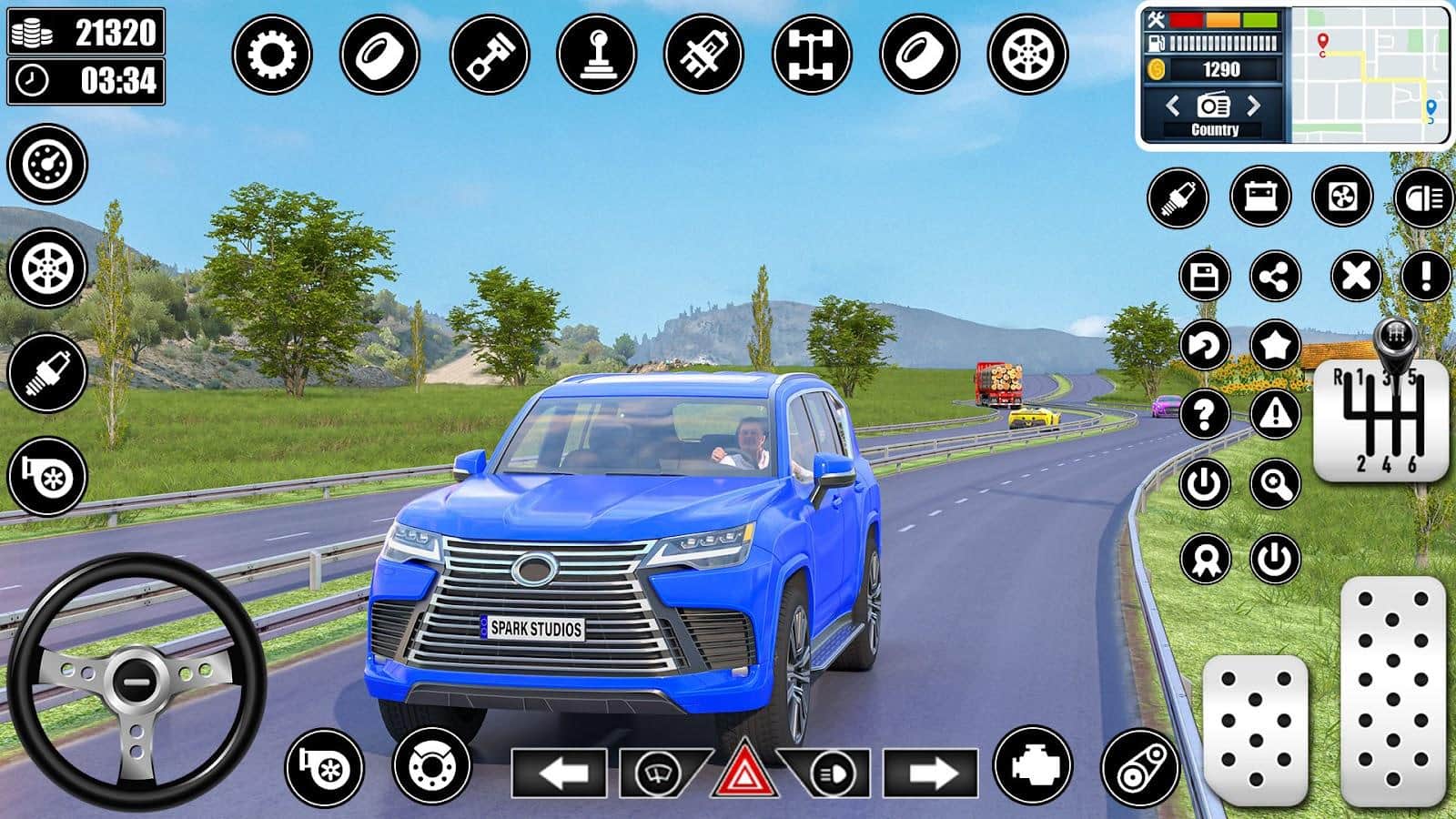Activate the magnifying glass zoom icon
The width and height of the screenshot is (1456, 819).
coord(1275,484)
